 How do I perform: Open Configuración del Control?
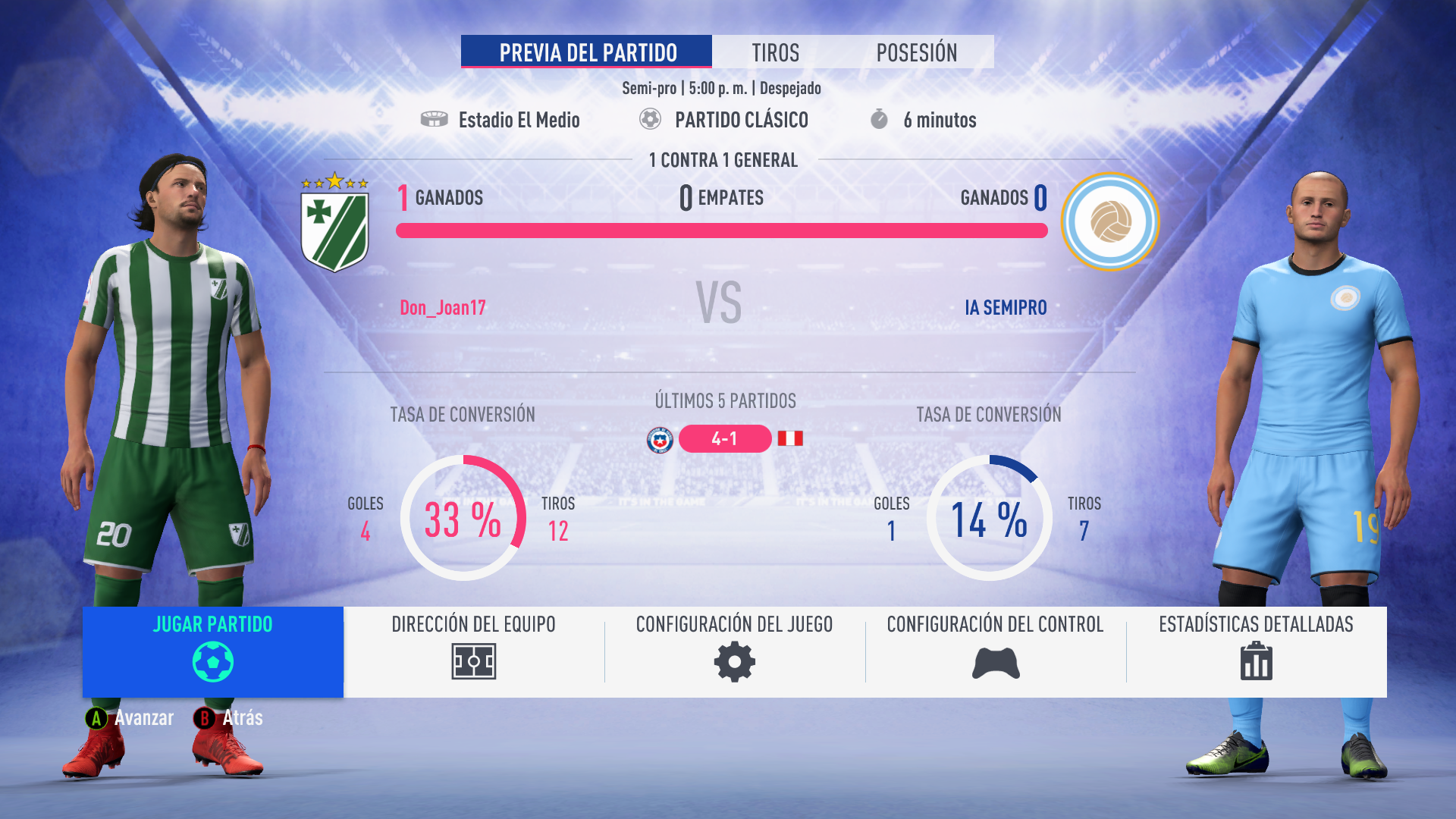click(995, 651)
